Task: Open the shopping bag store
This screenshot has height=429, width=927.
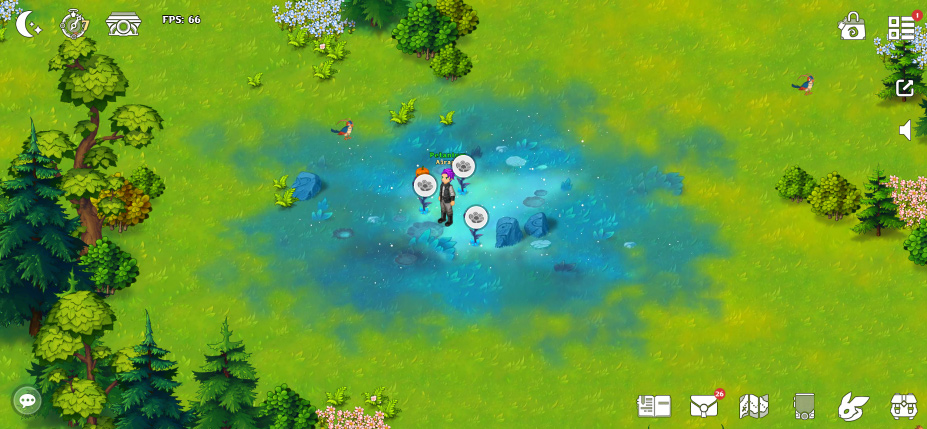Action: click(852, 27)
